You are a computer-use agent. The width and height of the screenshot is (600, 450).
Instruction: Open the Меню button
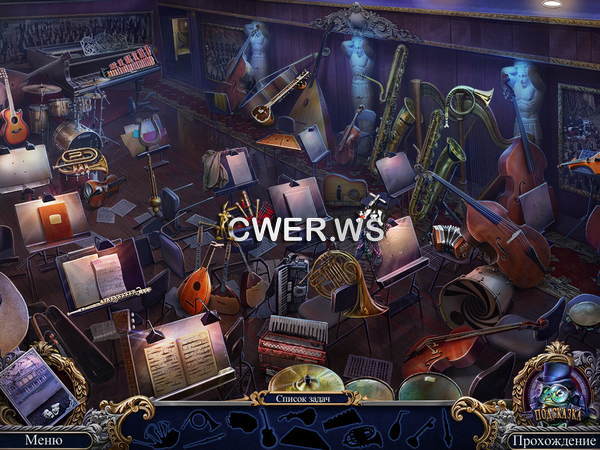coord(43,438)
